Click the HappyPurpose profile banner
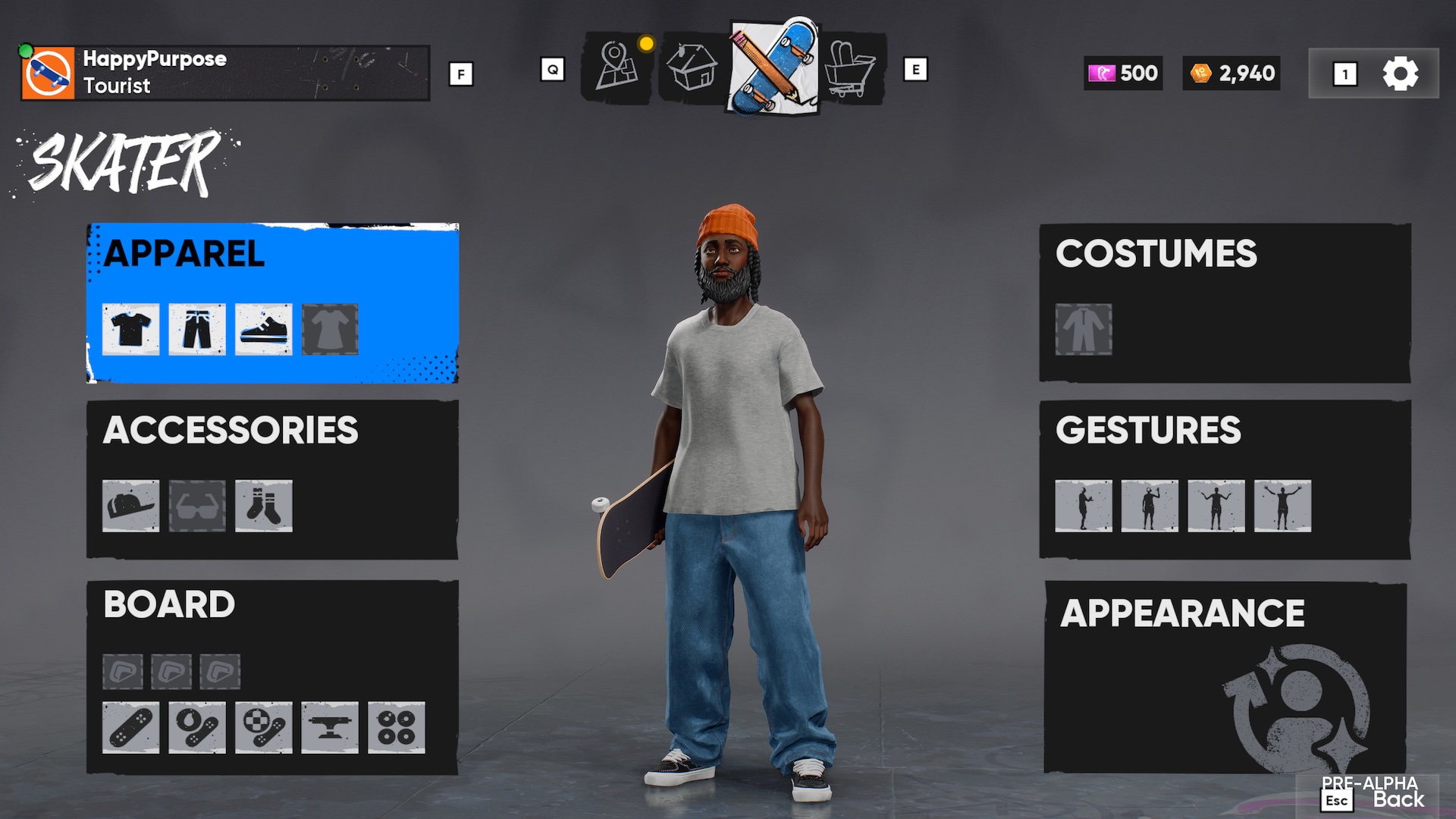Image resolution: width=1456 pixels, height=819 pixels. click(220, 73)
